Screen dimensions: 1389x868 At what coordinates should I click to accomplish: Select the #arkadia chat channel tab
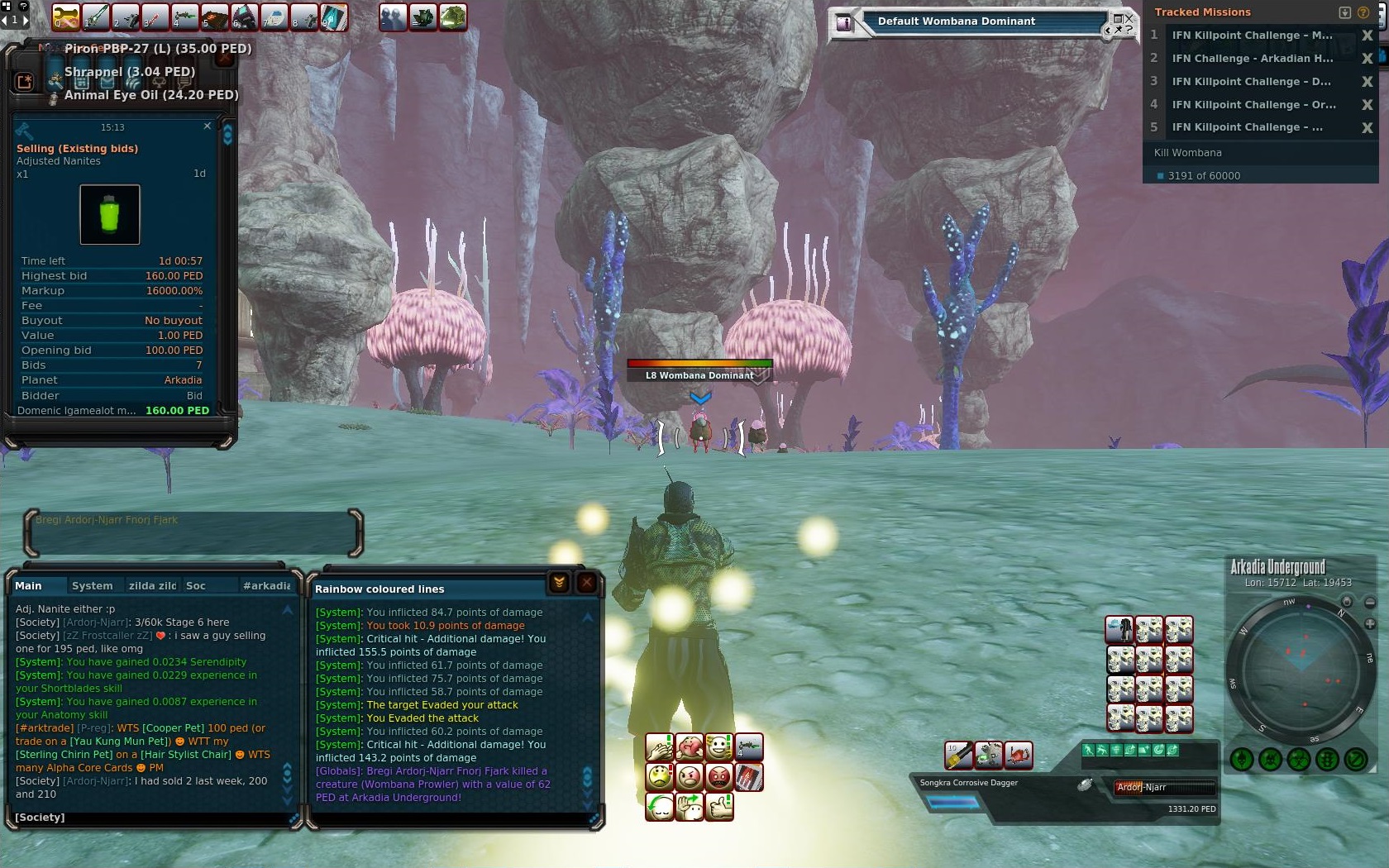pyautogui.click(x=266, y=585)
